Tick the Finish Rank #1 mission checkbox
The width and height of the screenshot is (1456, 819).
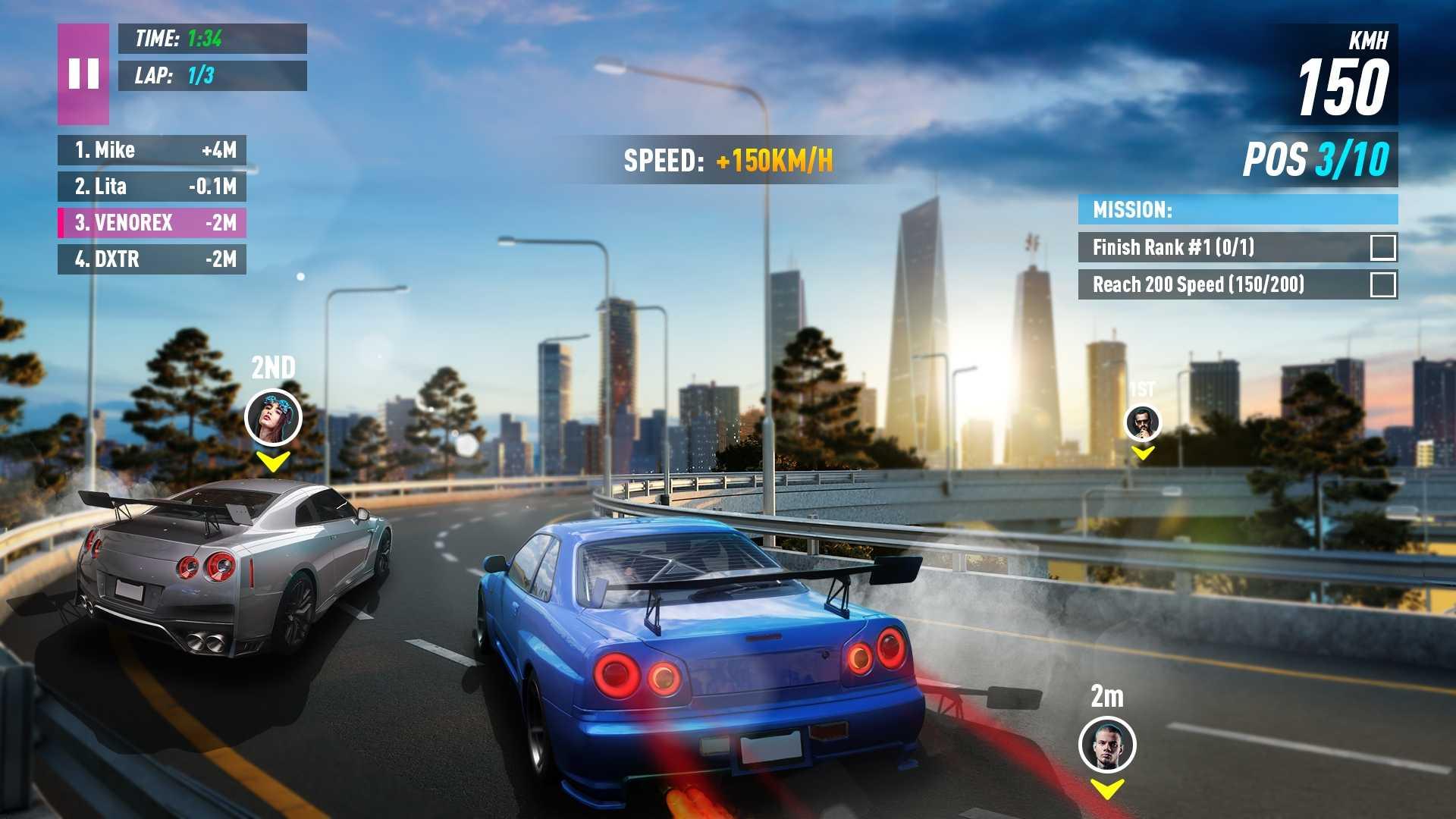point(1382,247)
